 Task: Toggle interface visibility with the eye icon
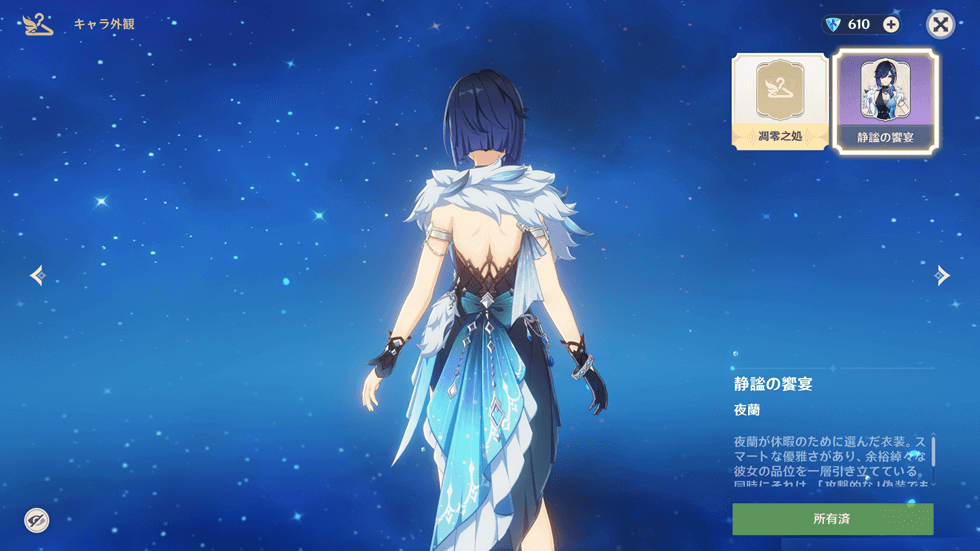click(x=37, y=519)
